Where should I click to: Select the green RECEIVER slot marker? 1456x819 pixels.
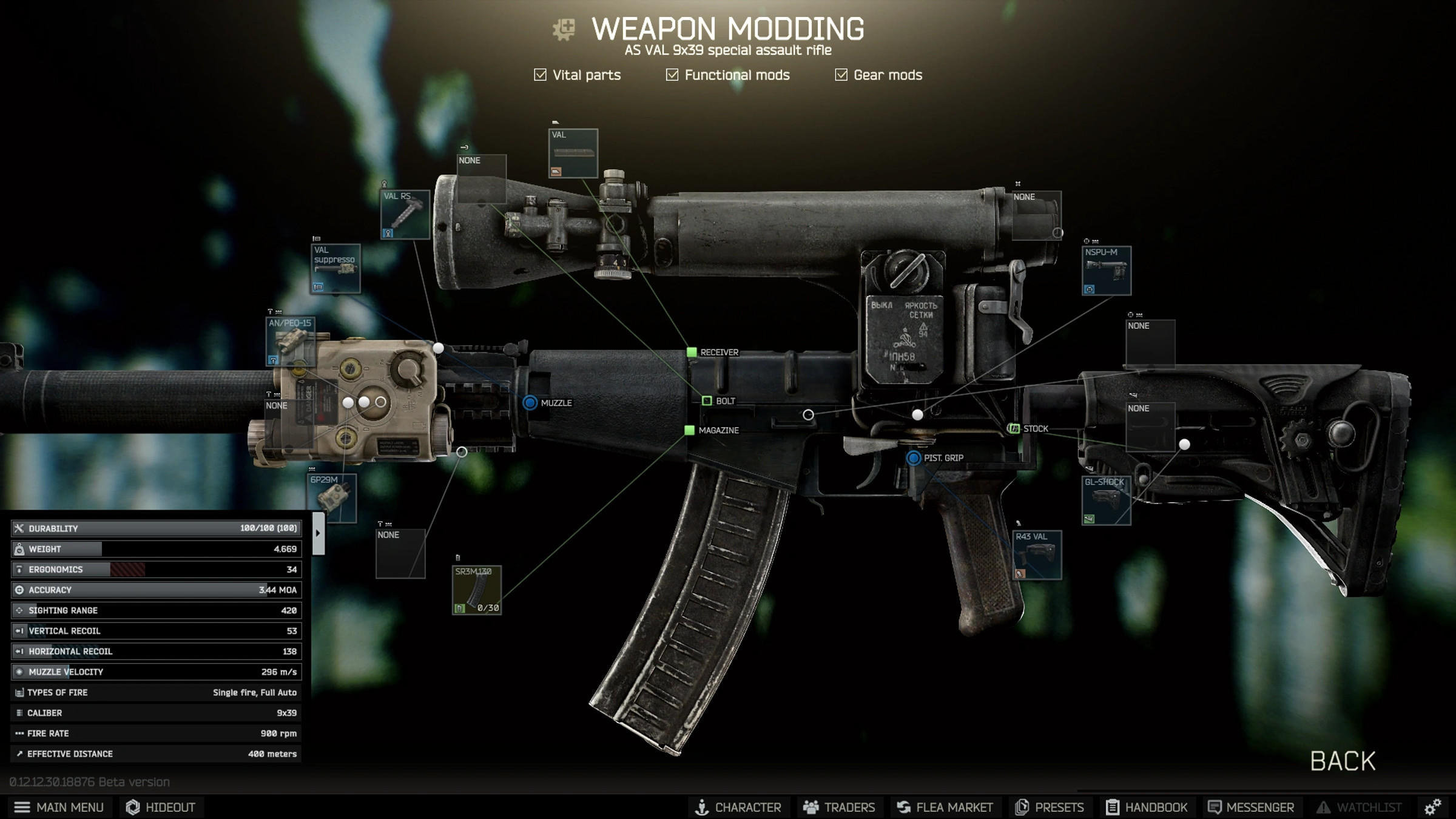point(692,352)
